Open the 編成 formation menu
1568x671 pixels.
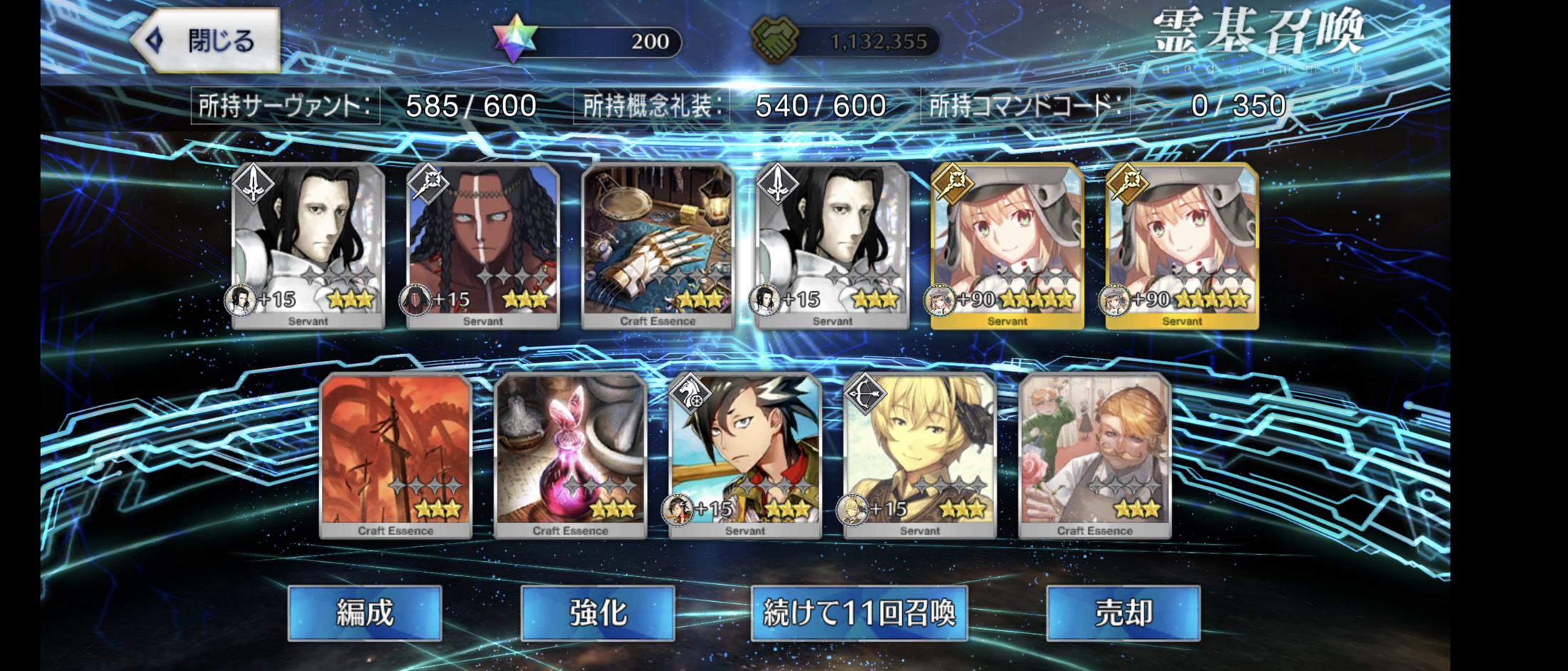[365, 613]
